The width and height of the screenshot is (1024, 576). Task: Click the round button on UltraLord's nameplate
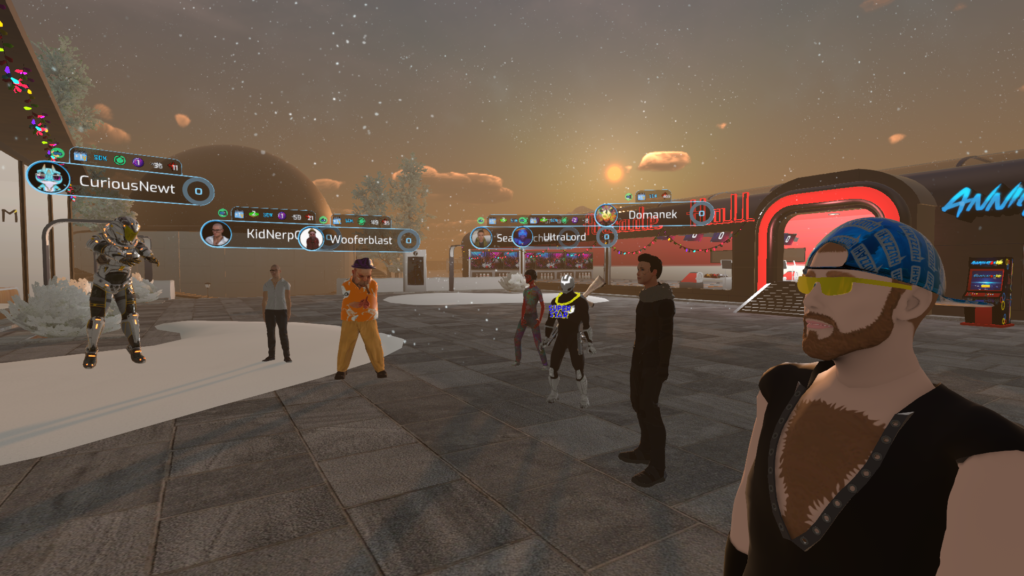pyautogui.click(x=606, y=237)
